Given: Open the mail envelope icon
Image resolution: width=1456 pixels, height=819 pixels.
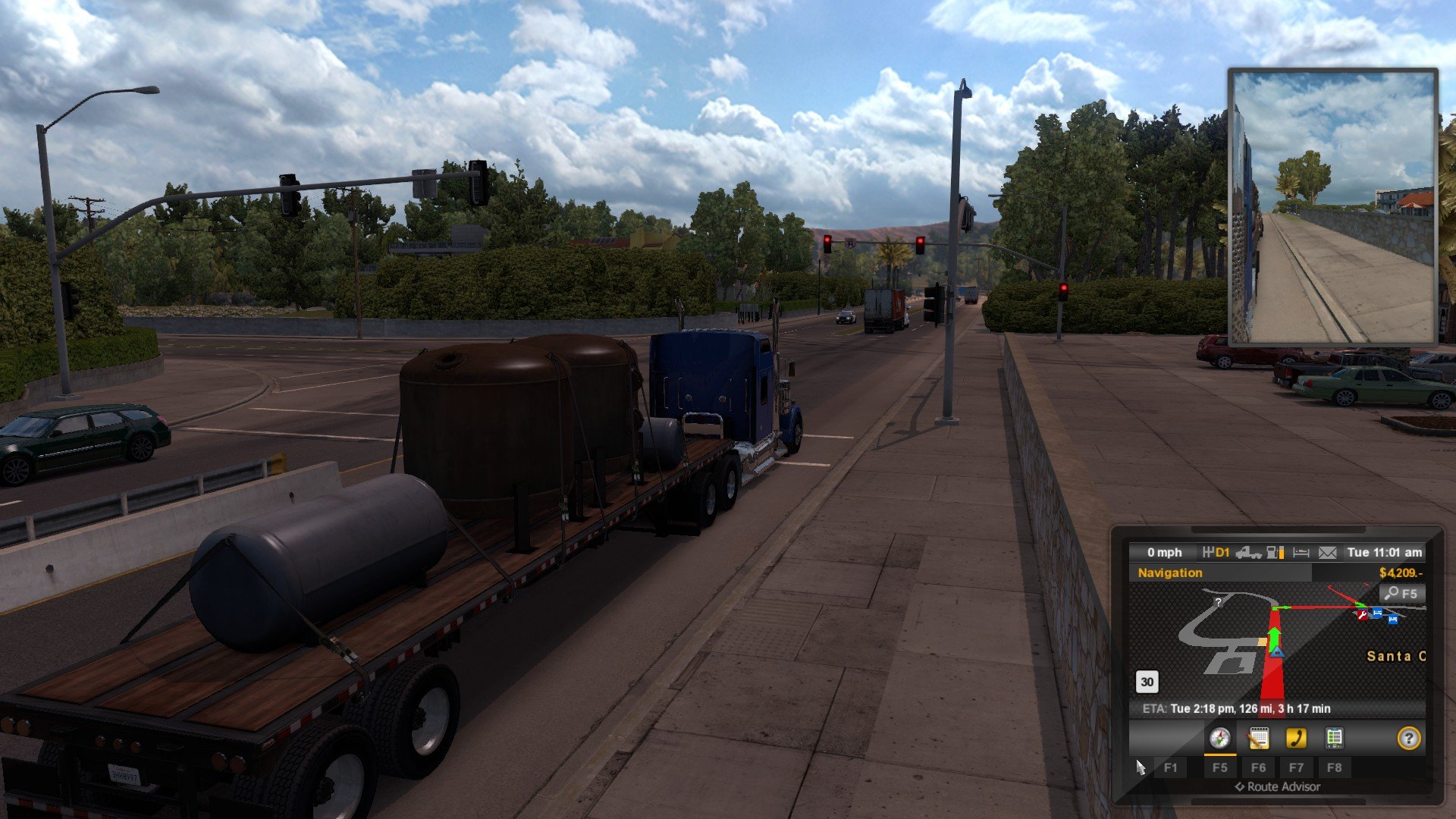Looking at the screenshot, I should (x=1327, y=553).
